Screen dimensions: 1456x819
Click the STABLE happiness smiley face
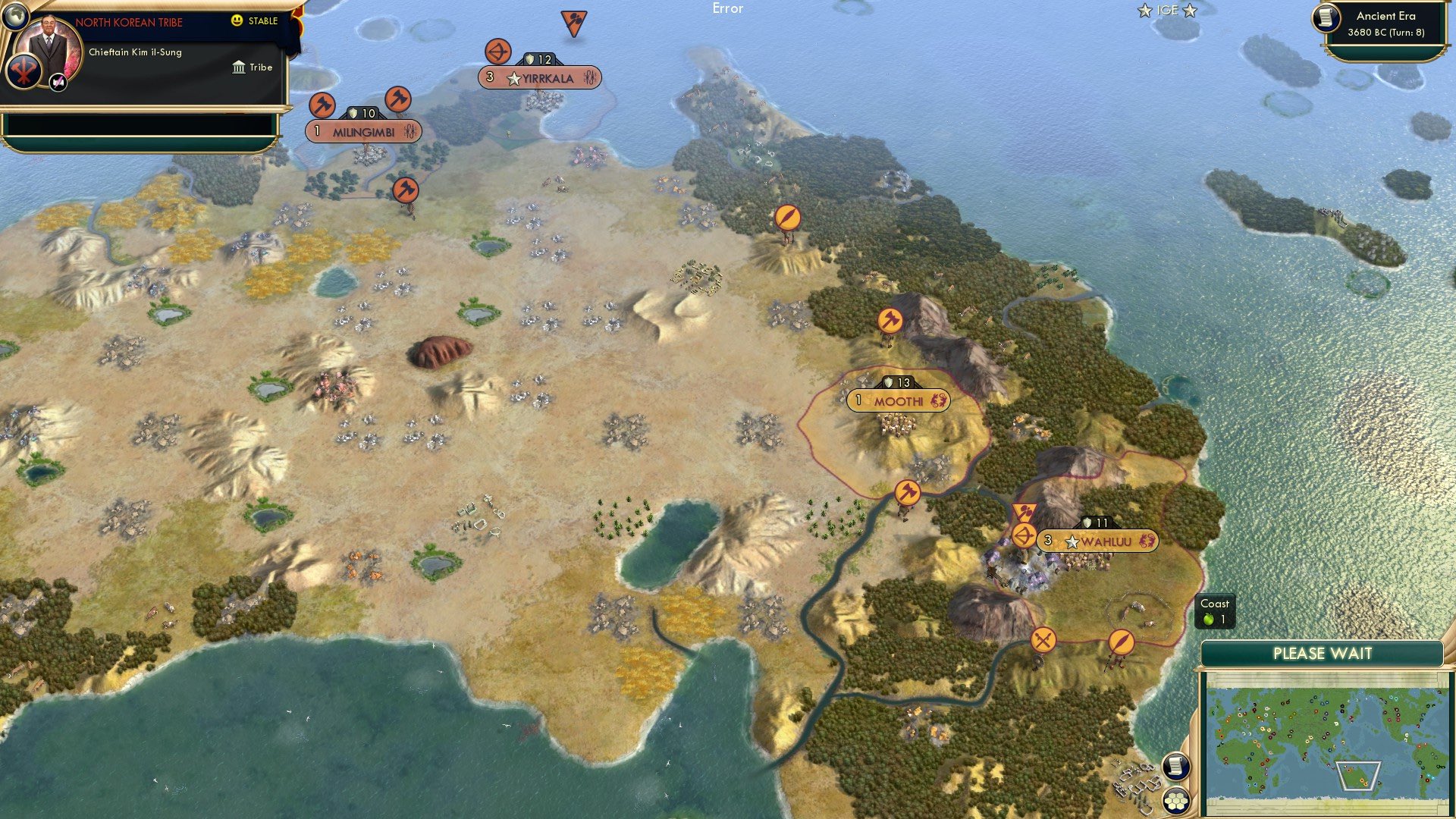237,21
